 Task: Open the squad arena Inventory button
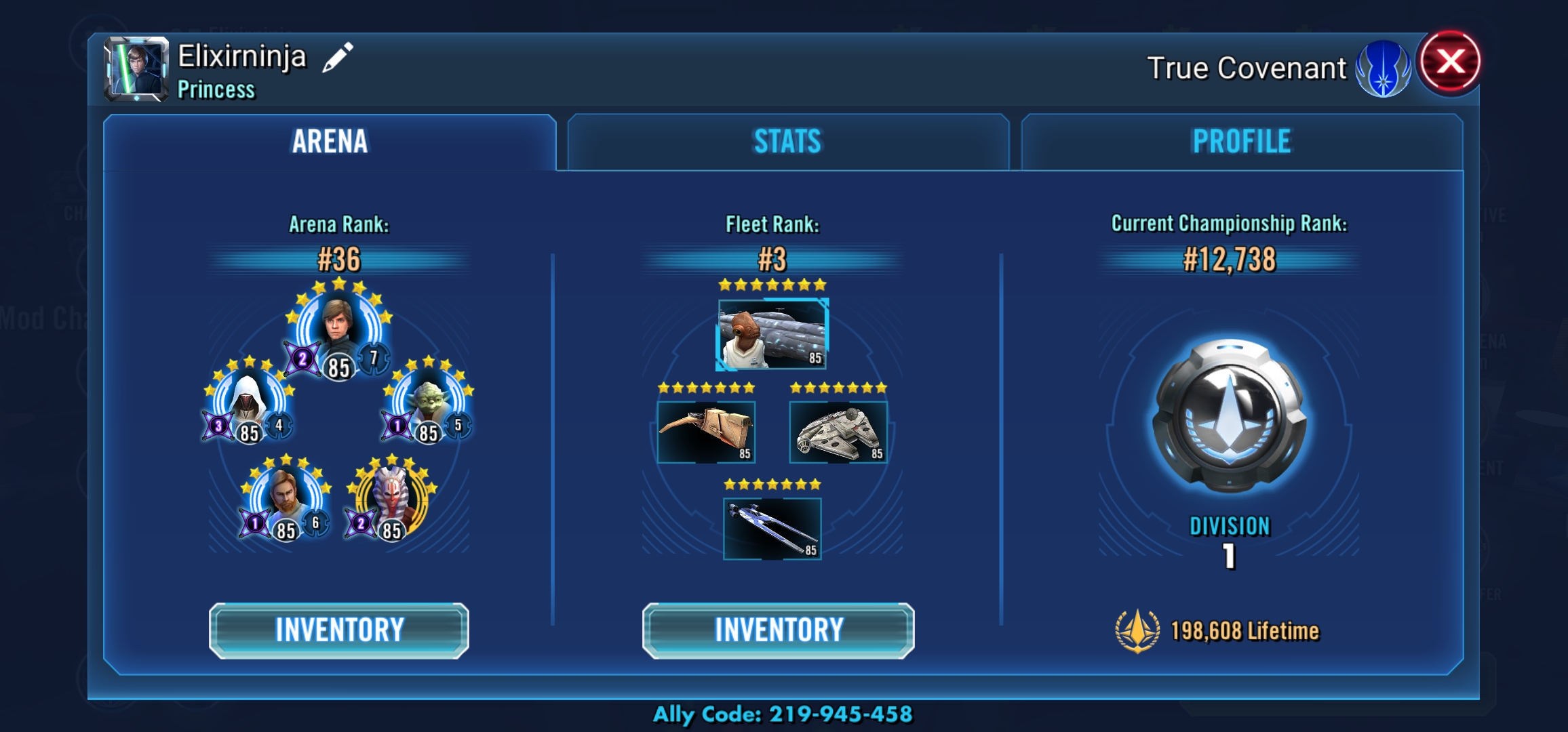[x=339, y=630]
